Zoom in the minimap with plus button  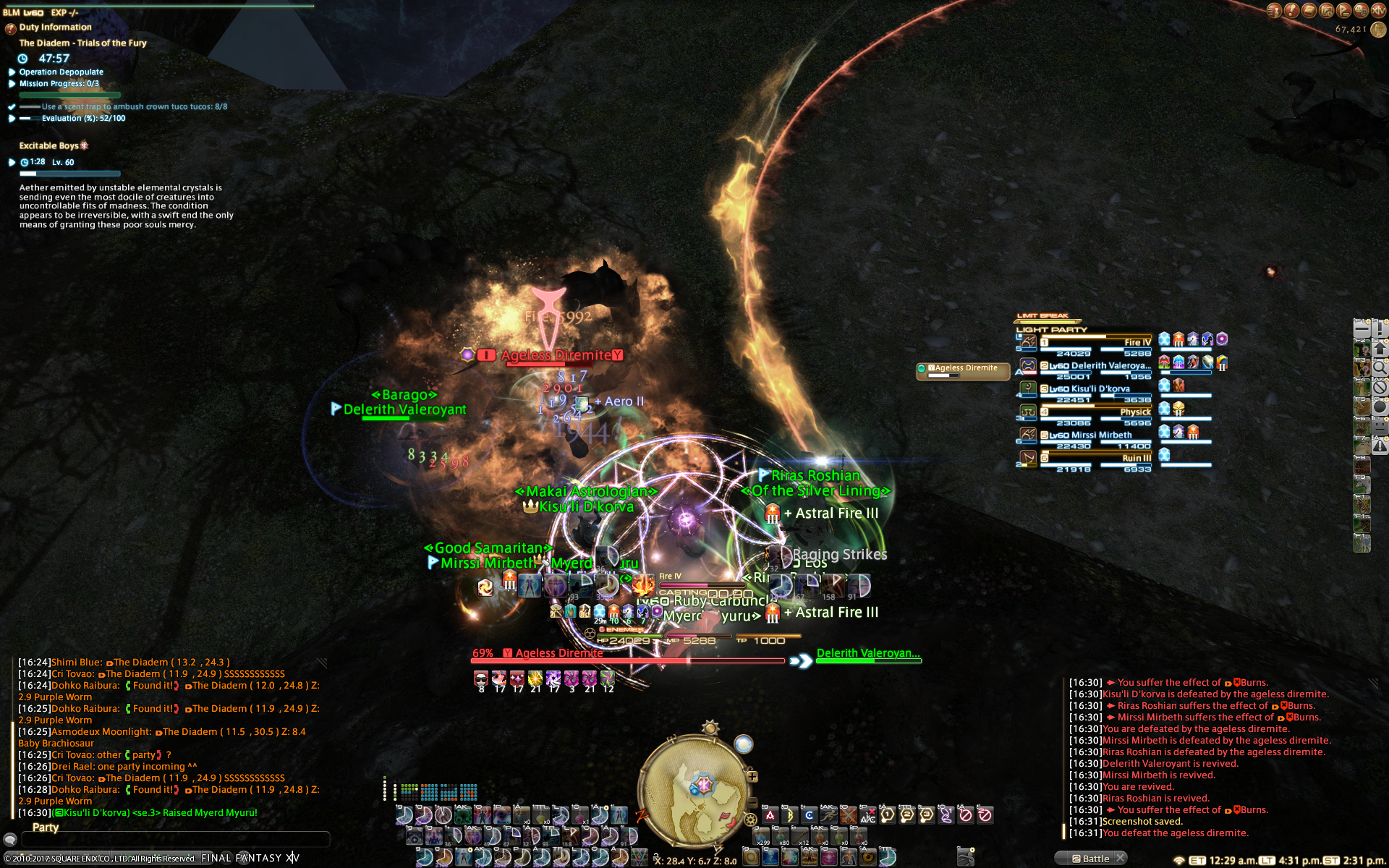752,777
